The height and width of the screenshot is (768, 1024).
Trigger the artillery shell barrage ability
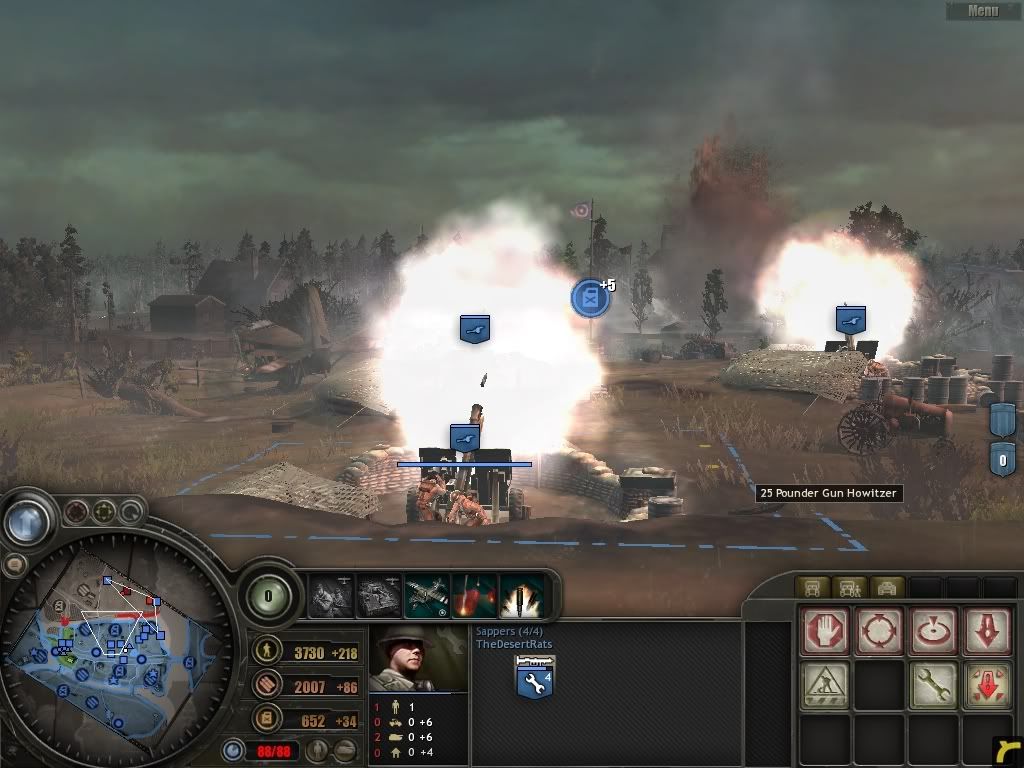[x=522, y=596]
